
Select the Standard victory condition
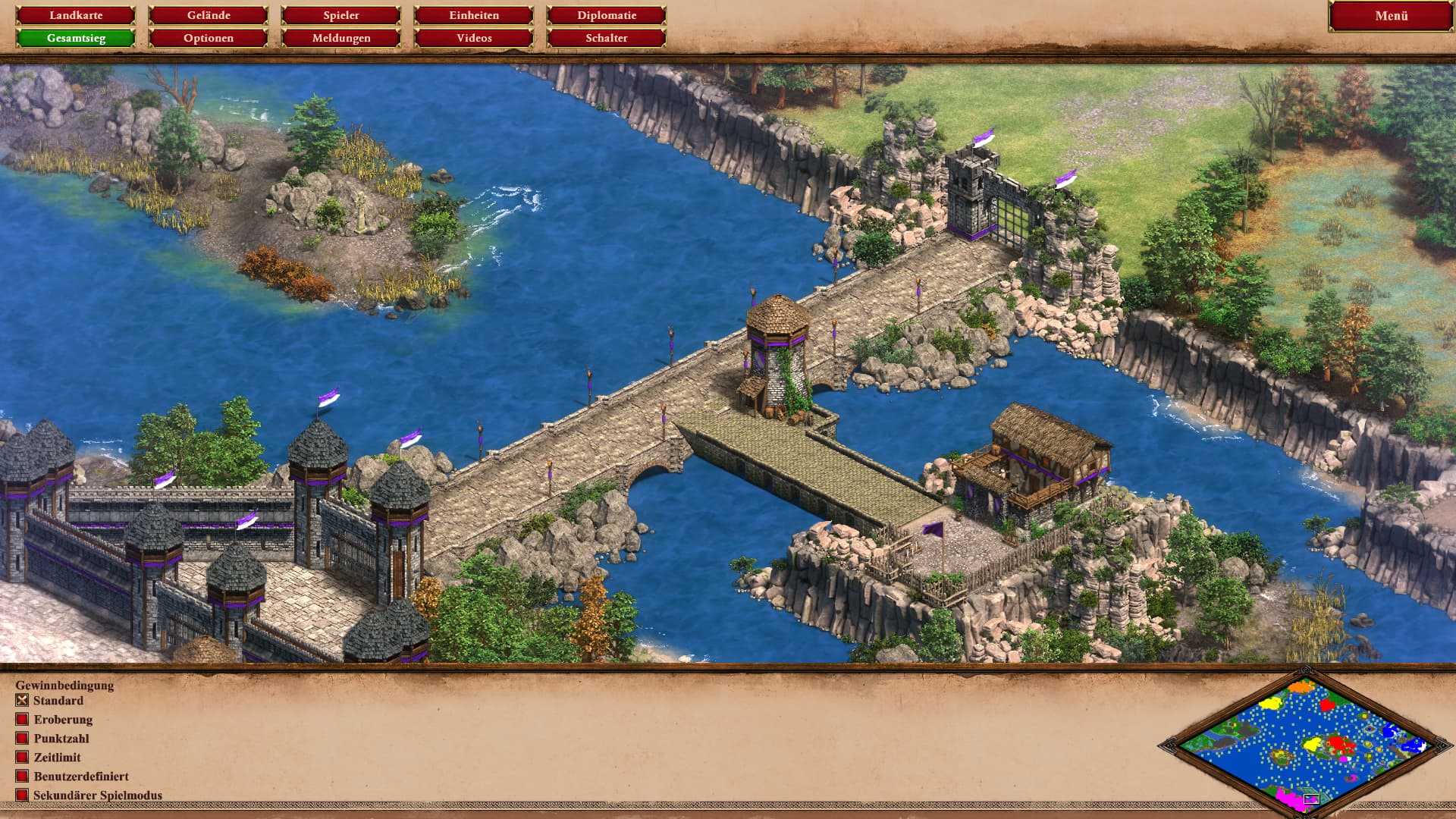pyautogui.click(x=22, y=701)
